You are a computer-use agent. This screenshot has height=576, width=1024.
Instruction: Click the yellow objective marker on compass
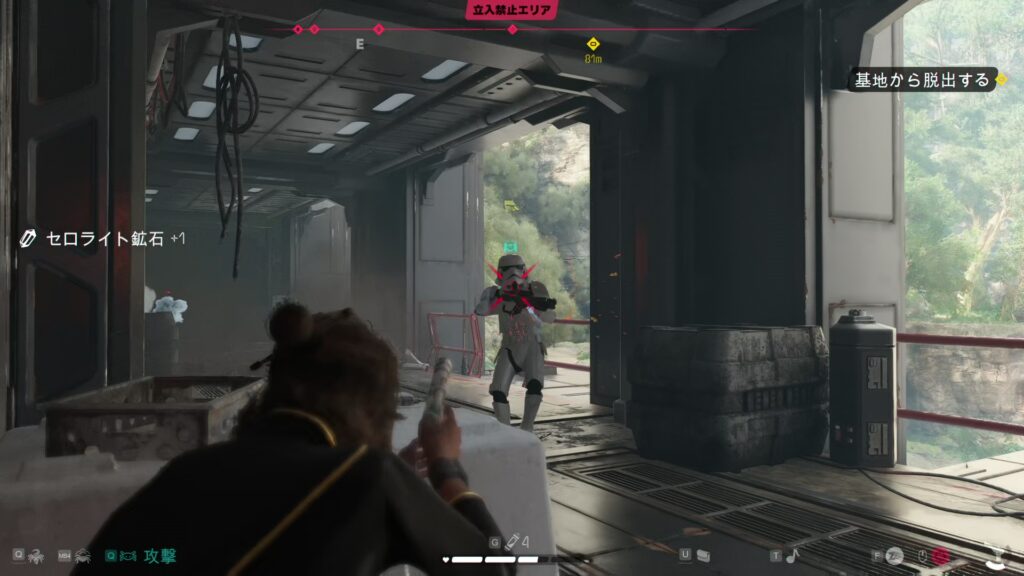(593, 44)
